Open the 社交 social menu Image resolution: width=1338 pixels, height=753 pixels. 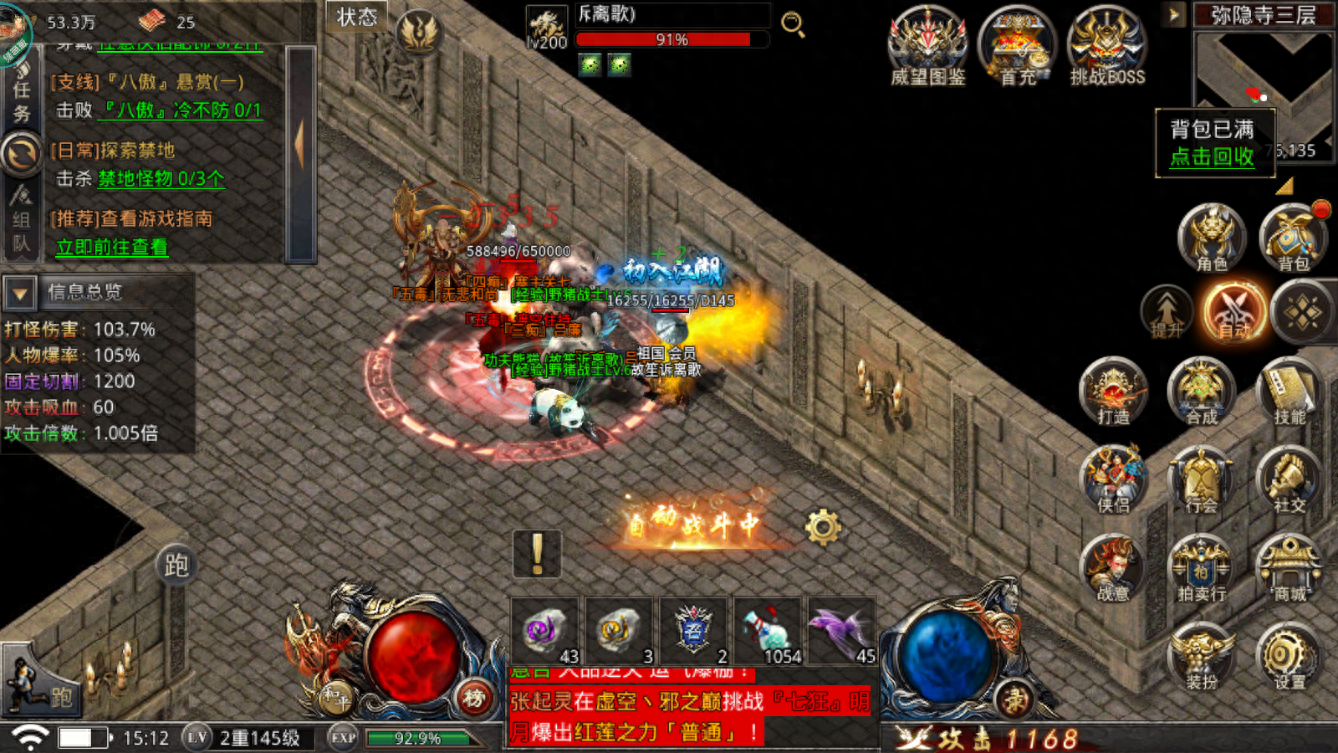[1289, 479]
